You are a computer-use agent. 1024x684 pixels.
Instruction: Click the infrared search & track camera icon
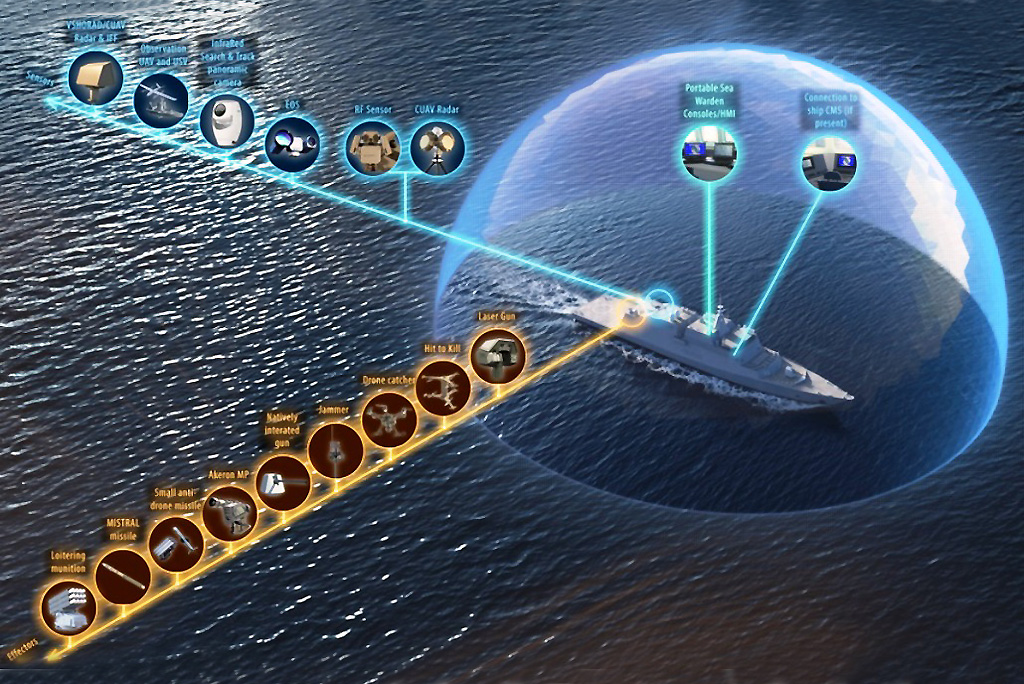tap(226, 122)
